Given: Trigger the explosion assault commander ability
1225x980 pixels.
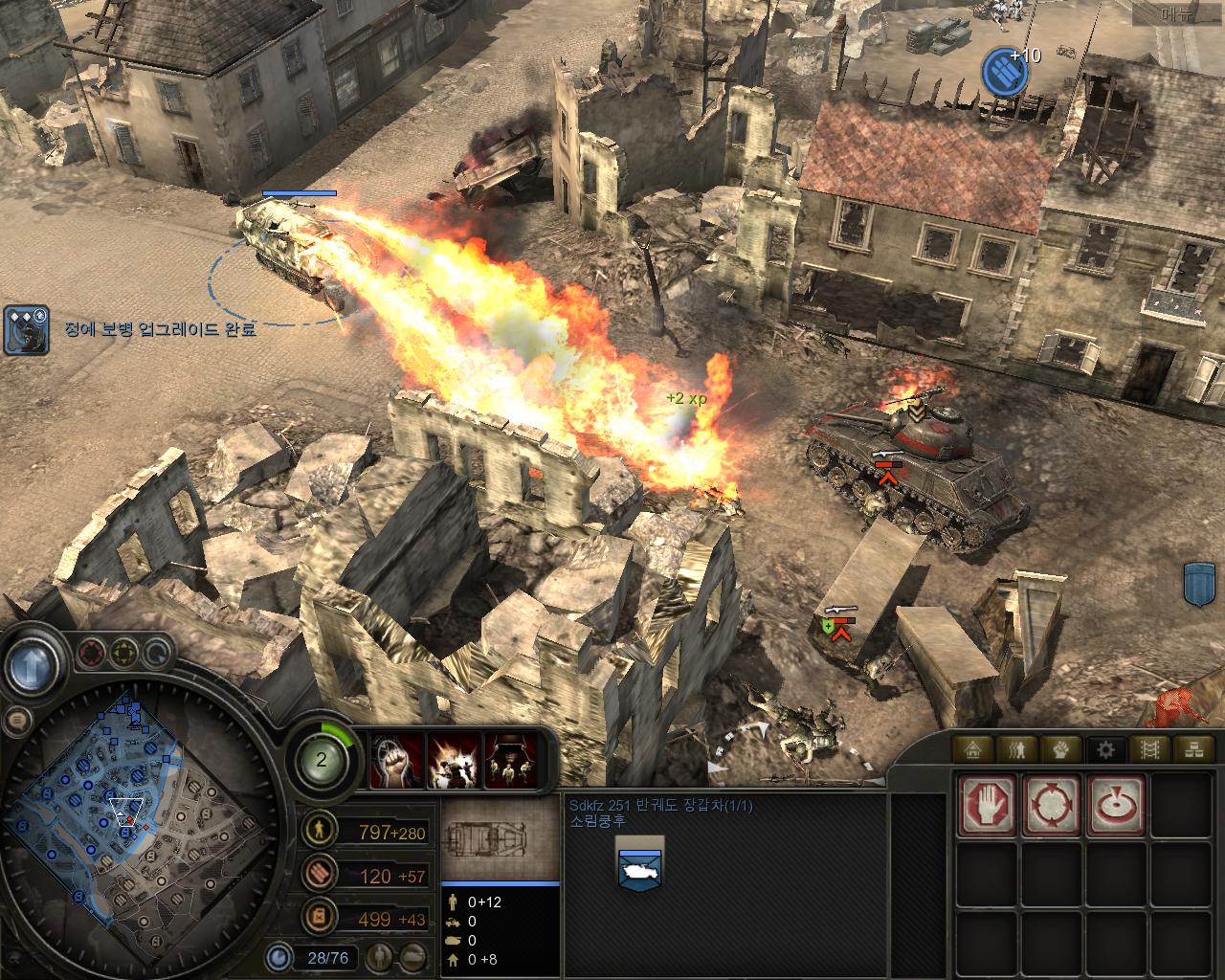Looking at the screenshot, I should 454,762.
